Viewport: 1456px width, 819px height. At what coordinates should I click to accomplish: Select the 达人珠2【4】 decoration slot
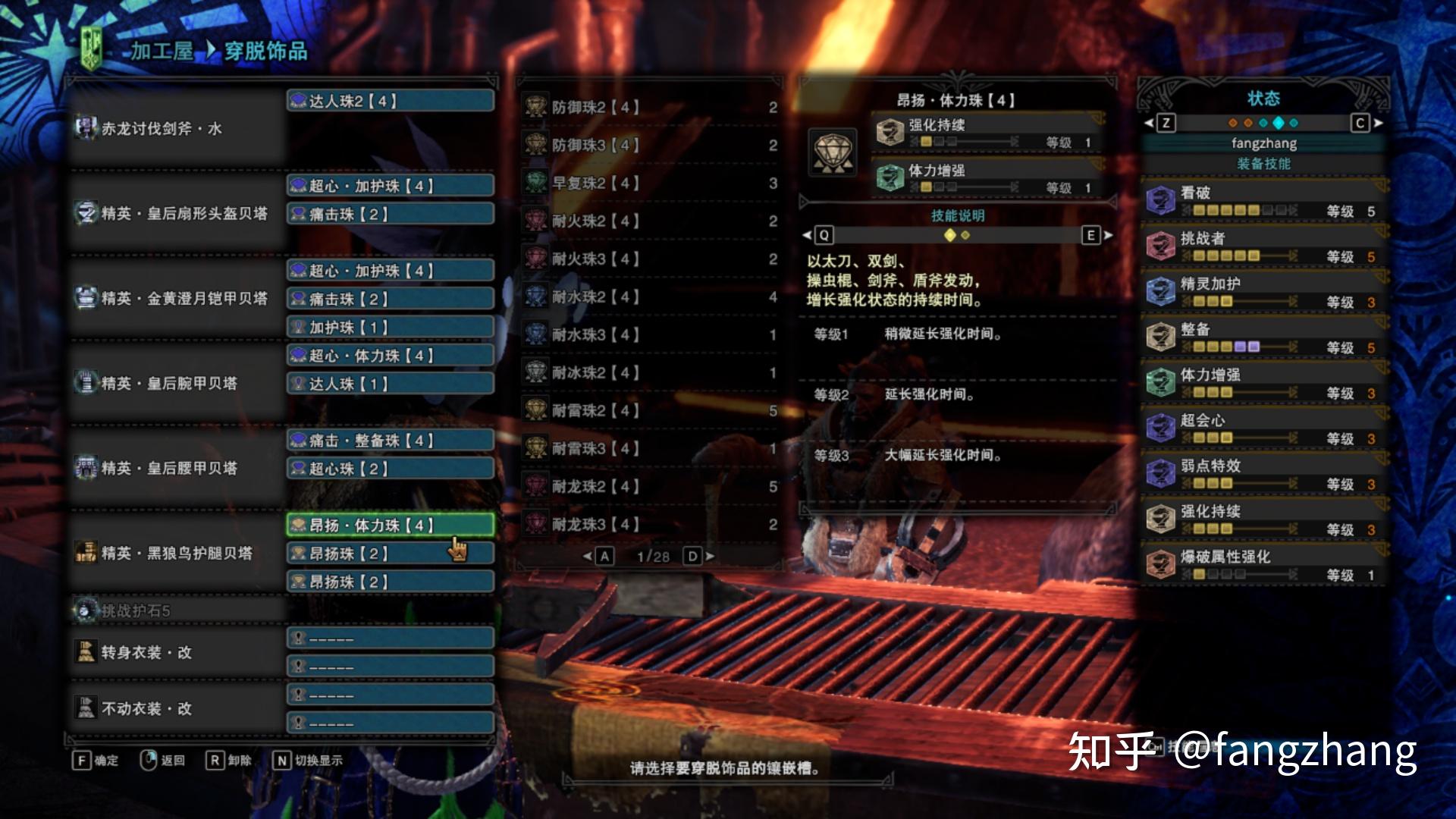(391, 101)
